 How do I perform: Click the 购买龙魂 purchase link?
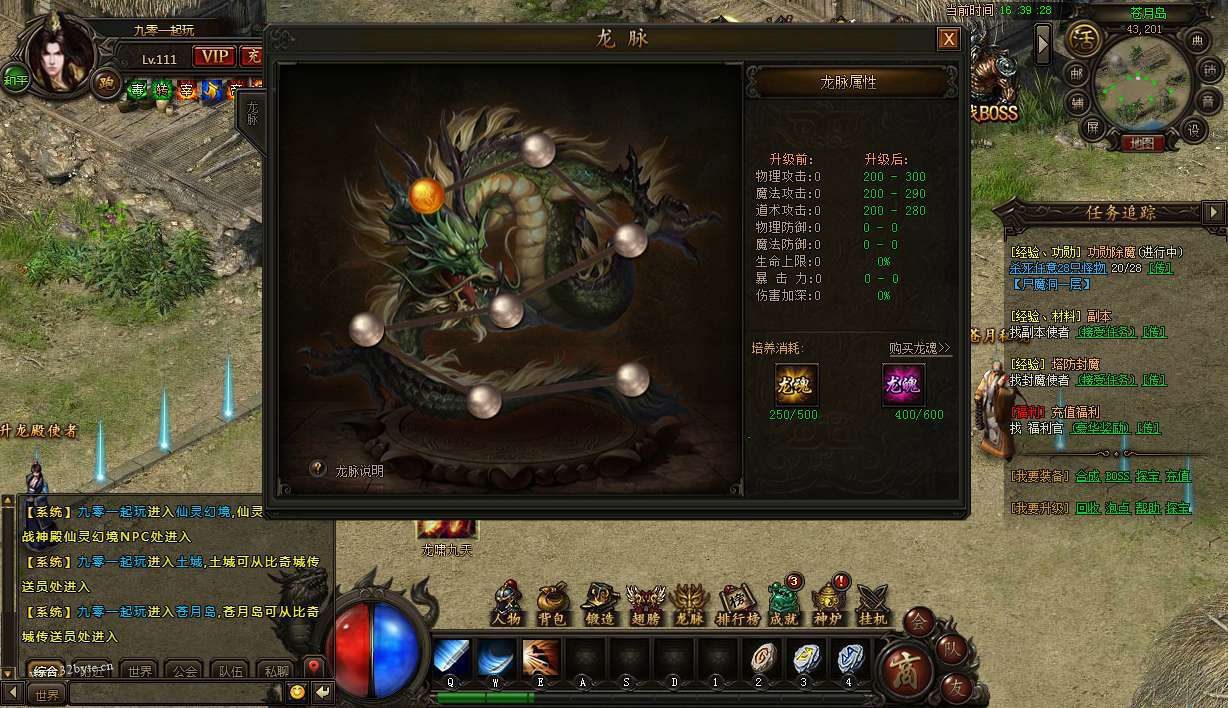pos(920,348)
